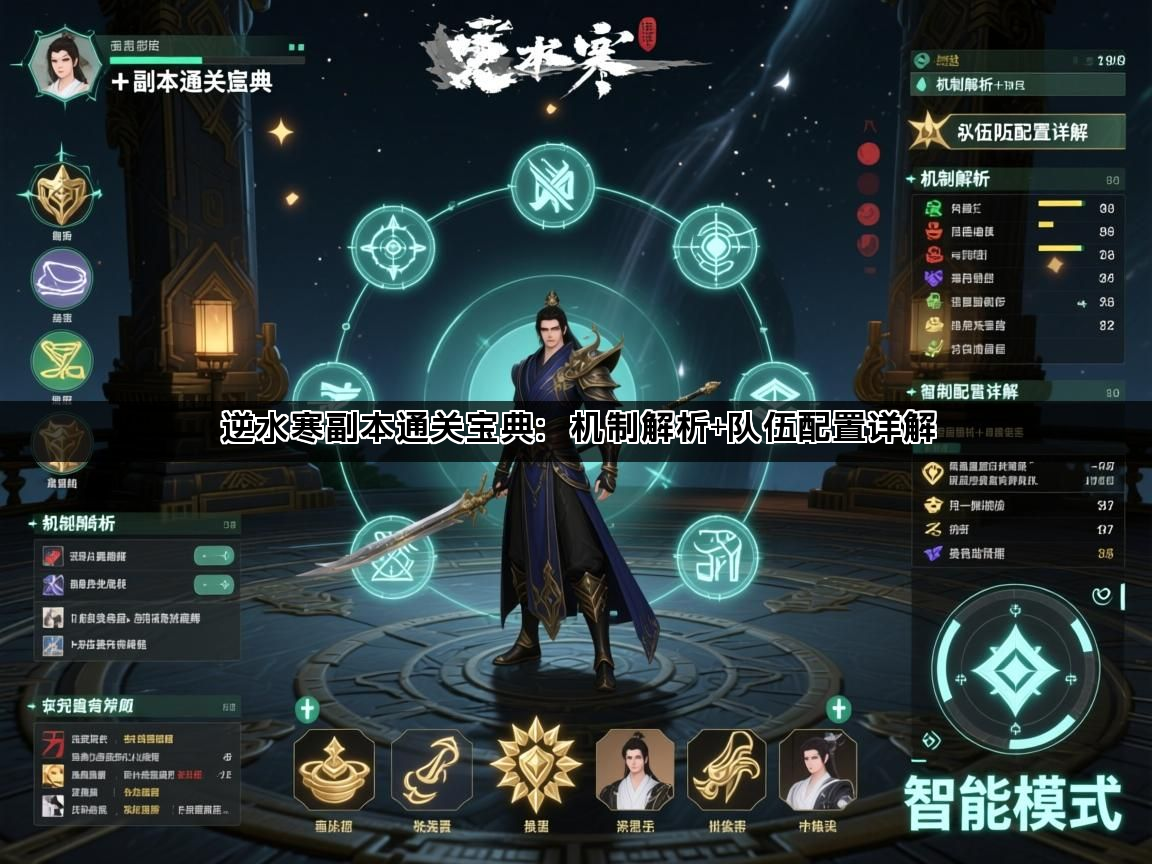Image resolution: width=1152 pixels, height=864 pixels.
Task: Activate the crossed-blades rune atop the skill wheel
Action: pos(552,187)
